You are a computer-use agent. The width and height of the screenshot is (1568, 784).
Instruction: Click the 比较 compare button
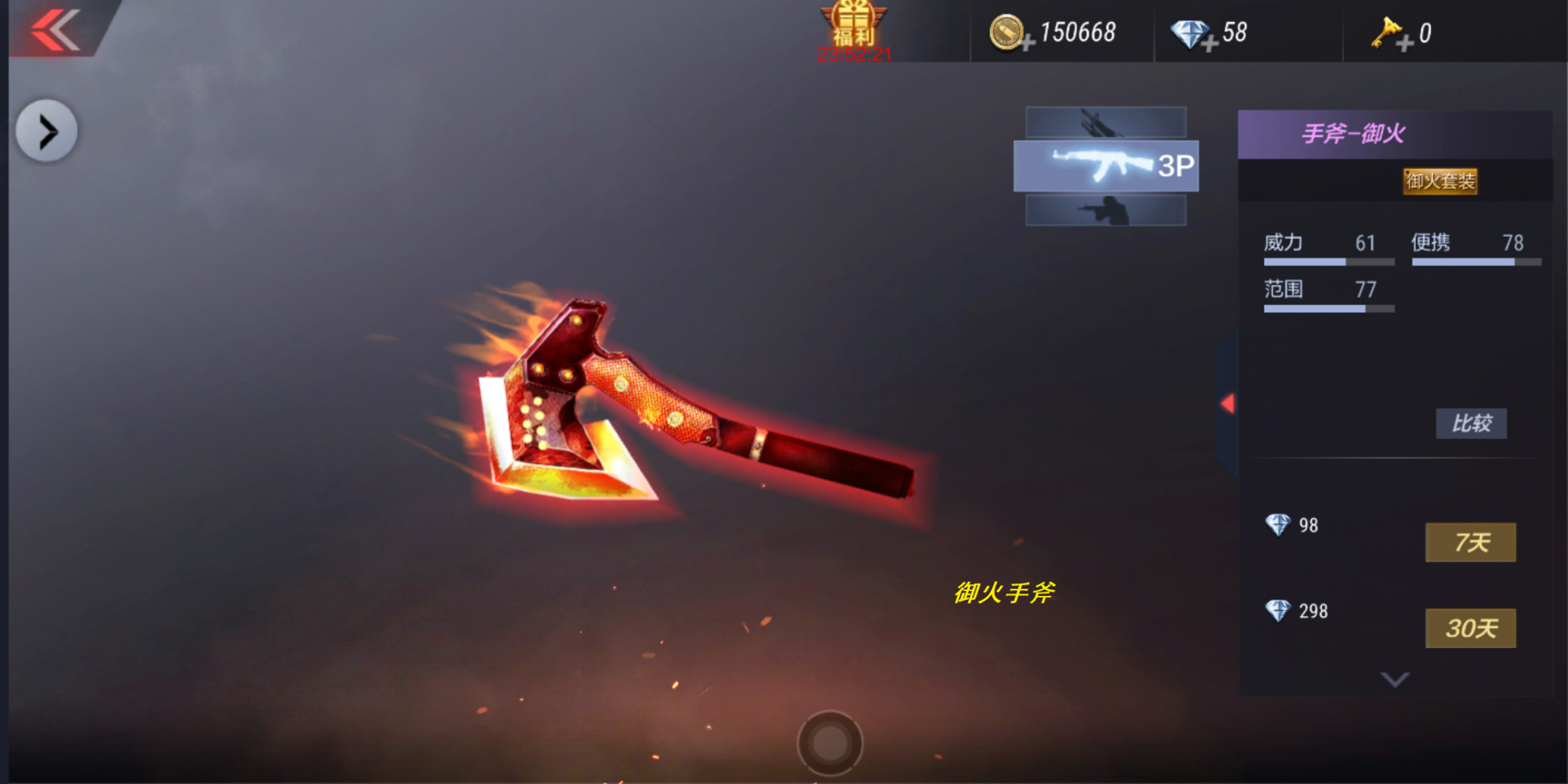click(x=1471, y=423)
